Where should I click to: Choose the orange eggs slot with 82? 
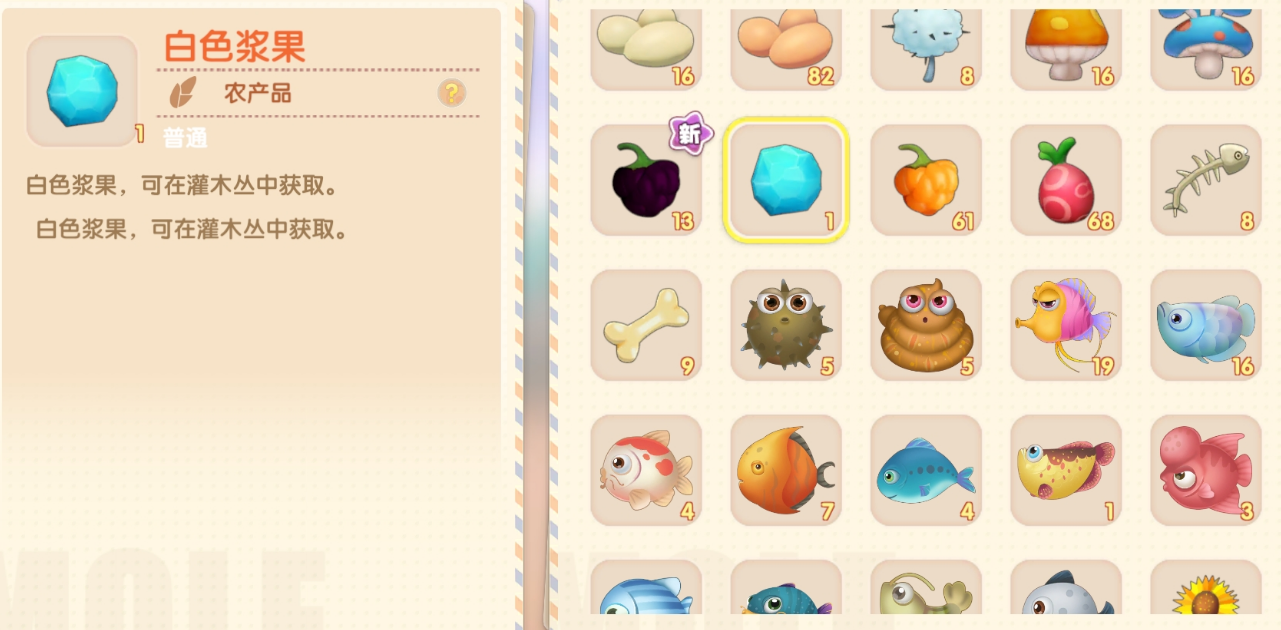786,45
